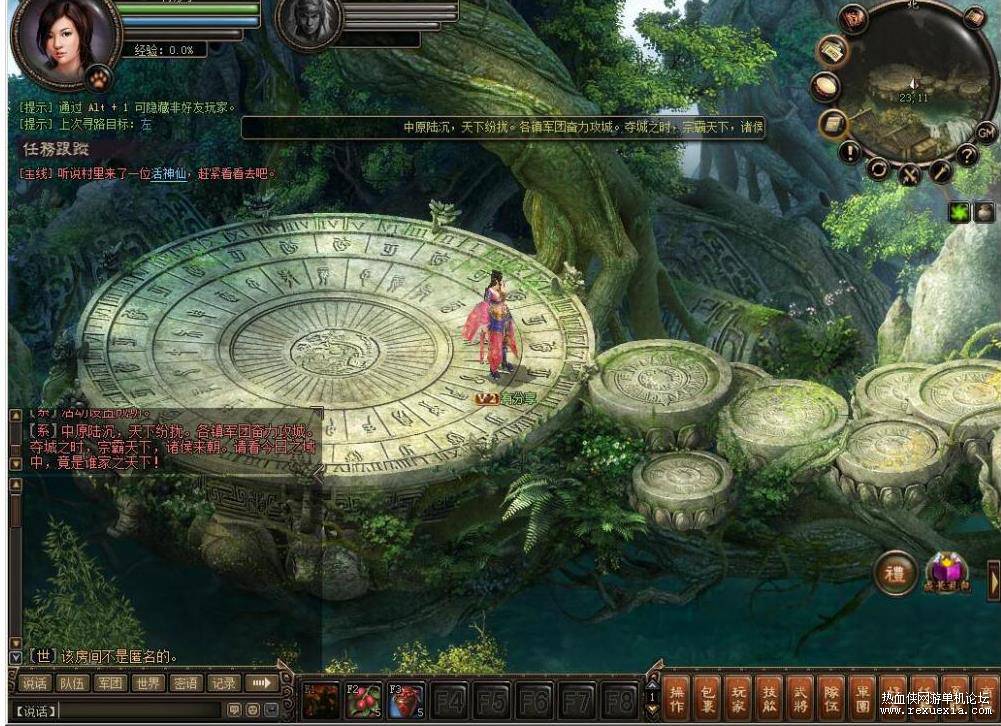Select the target's grey portrait
Image resolution: width=1001 pixels, height=726 pixels.
pos(308,22)
